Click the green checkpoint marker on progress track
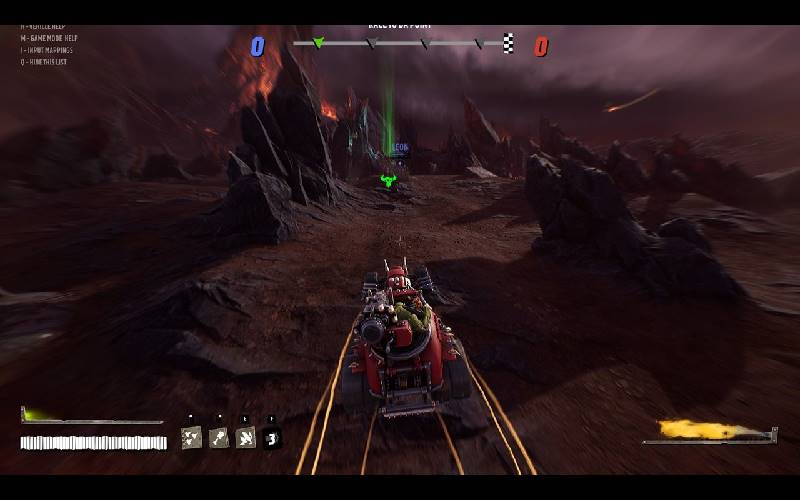Screen dimensions: 800x500 click(x=319, y=43)
